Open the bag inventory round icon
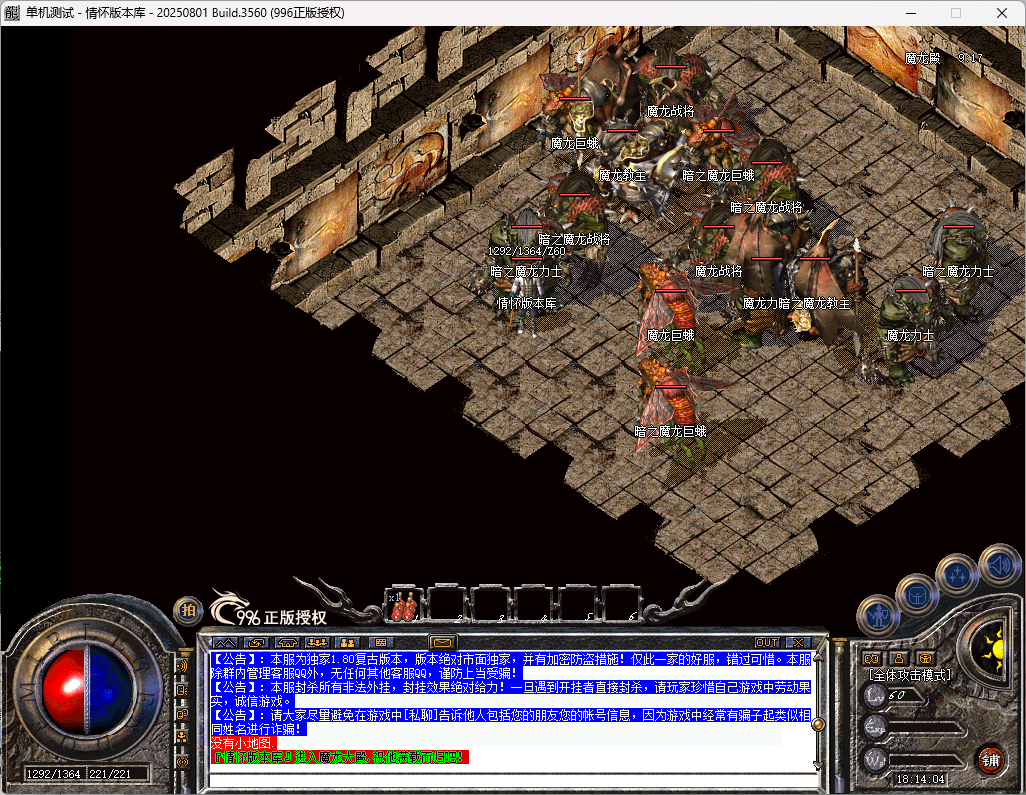The height and width of the screenshot is (795, 1026). point(916,594)
